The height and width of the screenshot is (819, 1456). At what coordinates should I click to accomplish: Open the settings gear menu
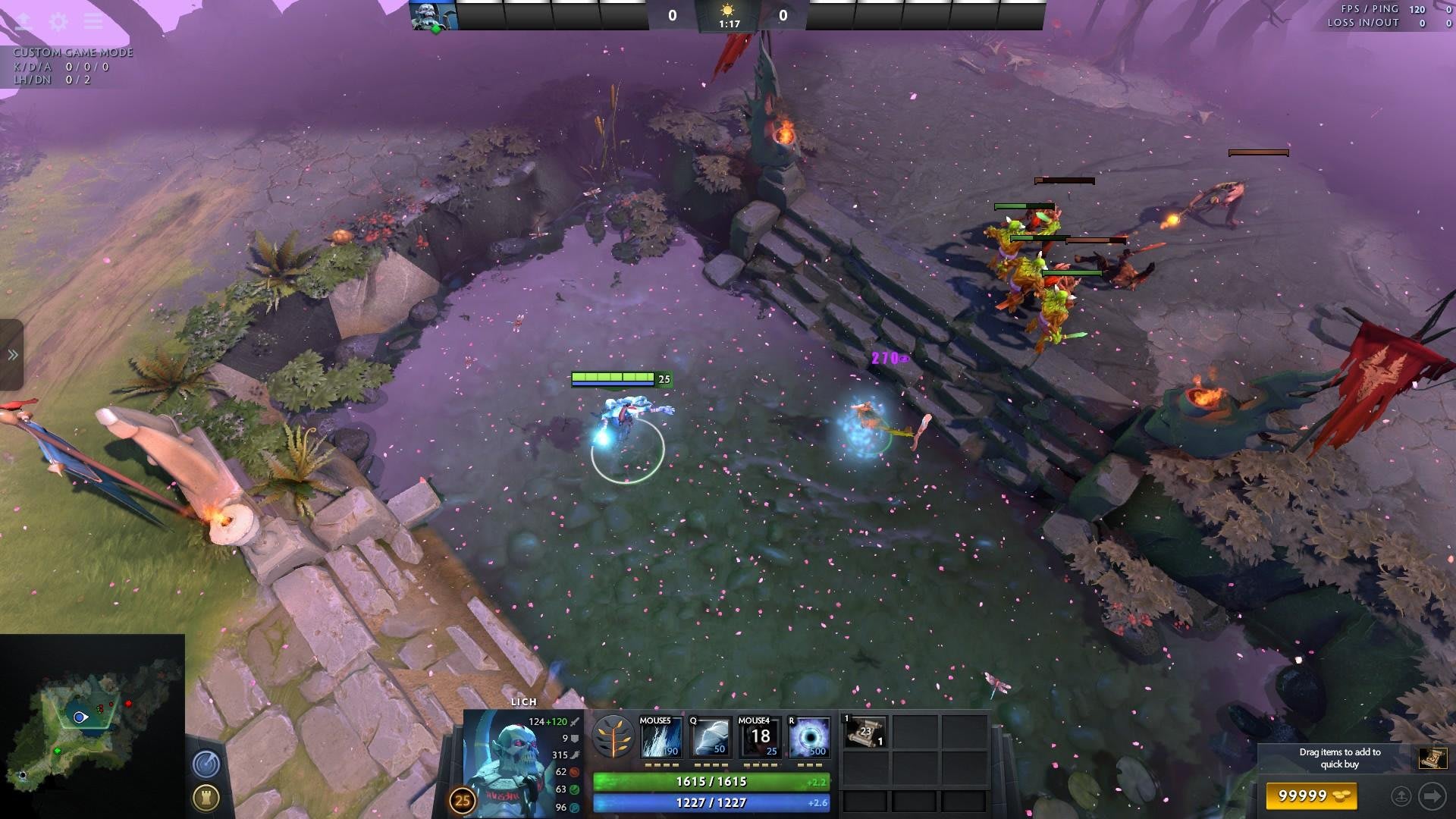58,21
